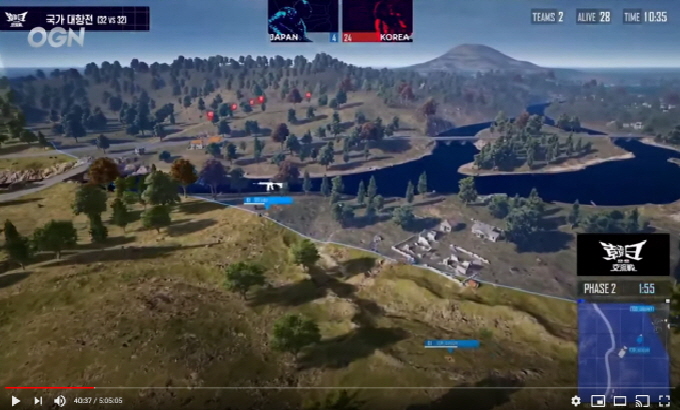Mute the video volume
680x410 pixels.
60,400
